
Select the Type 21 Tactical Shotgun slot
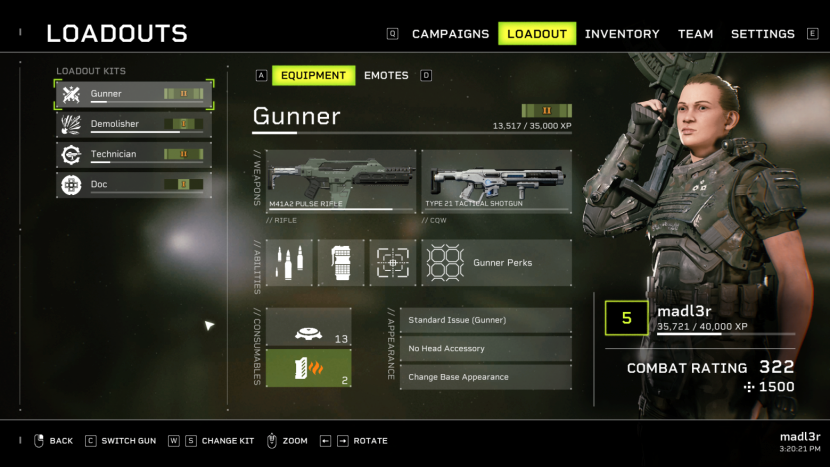(496, 180)
